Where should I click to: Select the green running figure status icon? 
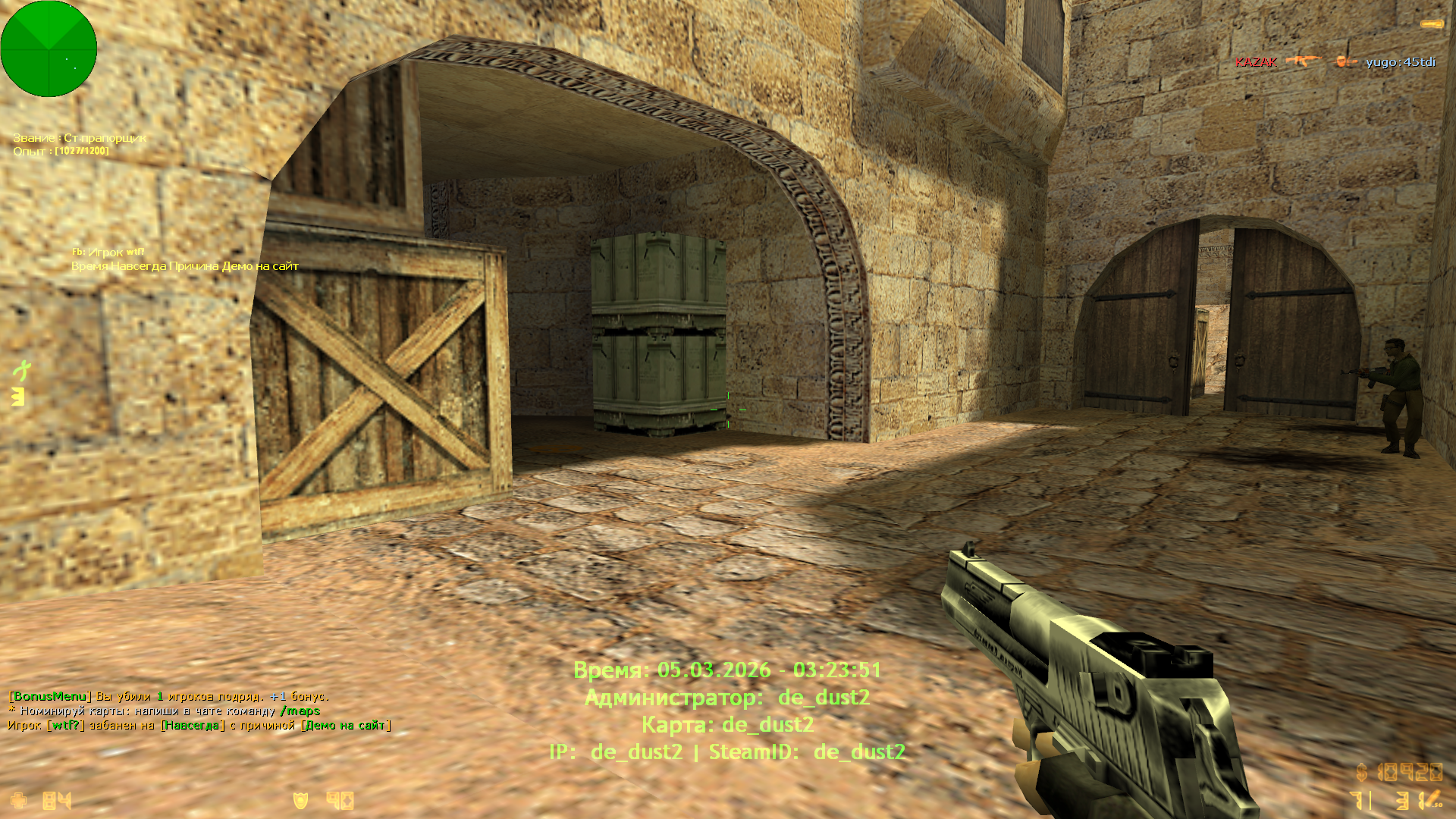[x=22, y=370]
